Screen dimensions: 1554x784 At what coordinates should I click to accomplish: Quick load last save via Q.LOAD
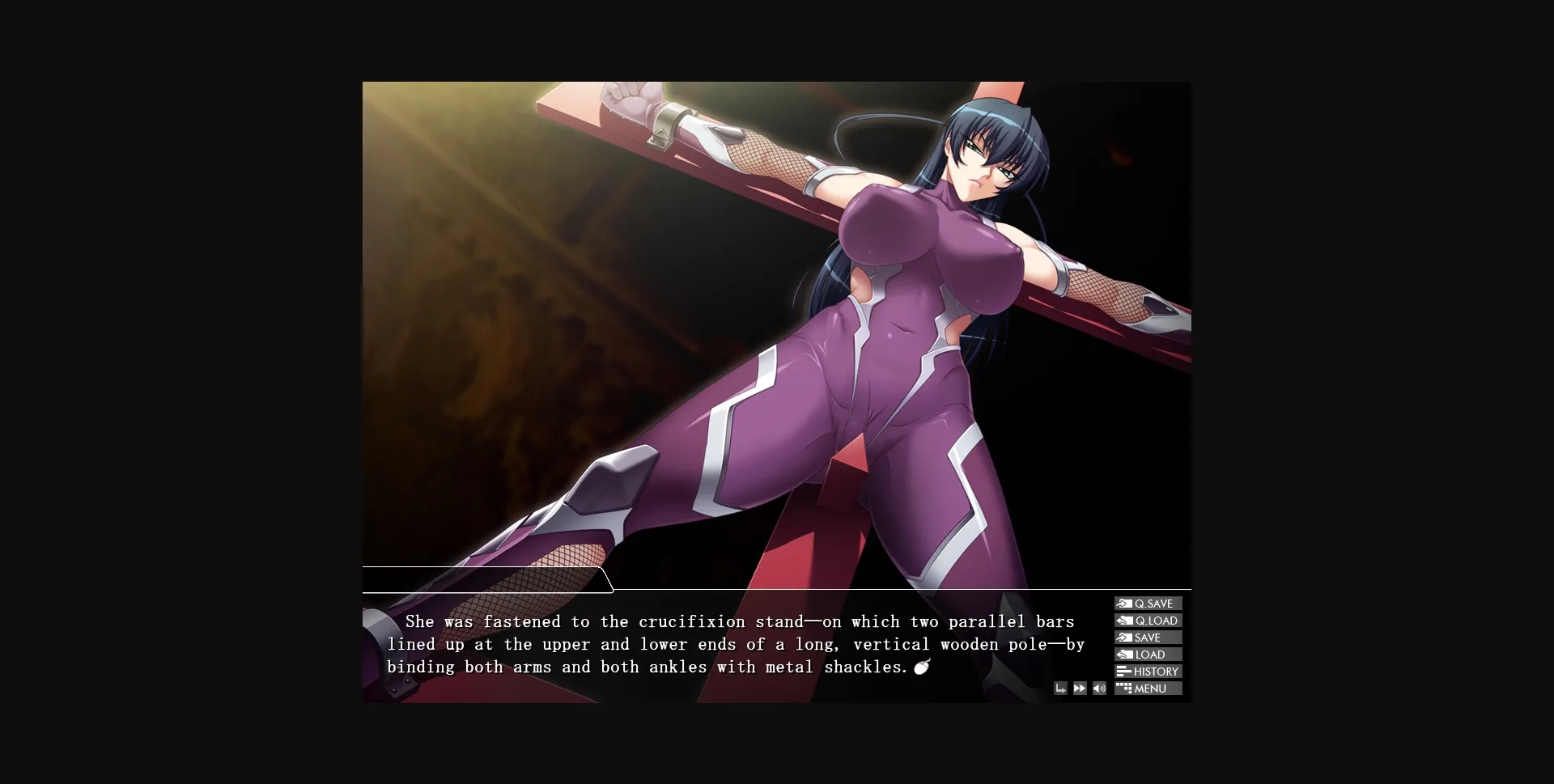point(1148,621)
